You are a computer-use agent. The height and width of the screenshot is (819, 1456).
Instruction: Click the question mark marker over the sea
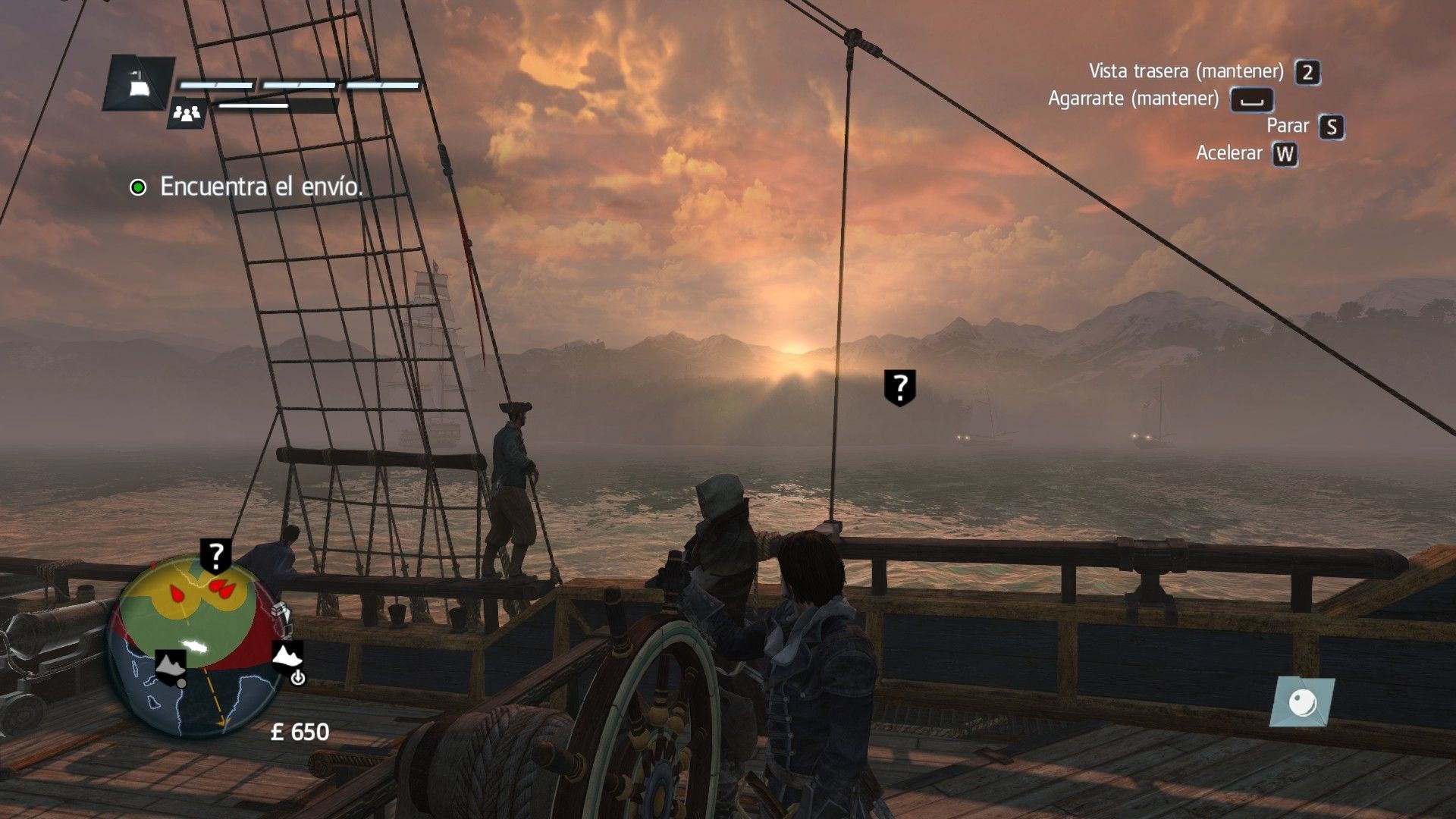coord(899,388)
